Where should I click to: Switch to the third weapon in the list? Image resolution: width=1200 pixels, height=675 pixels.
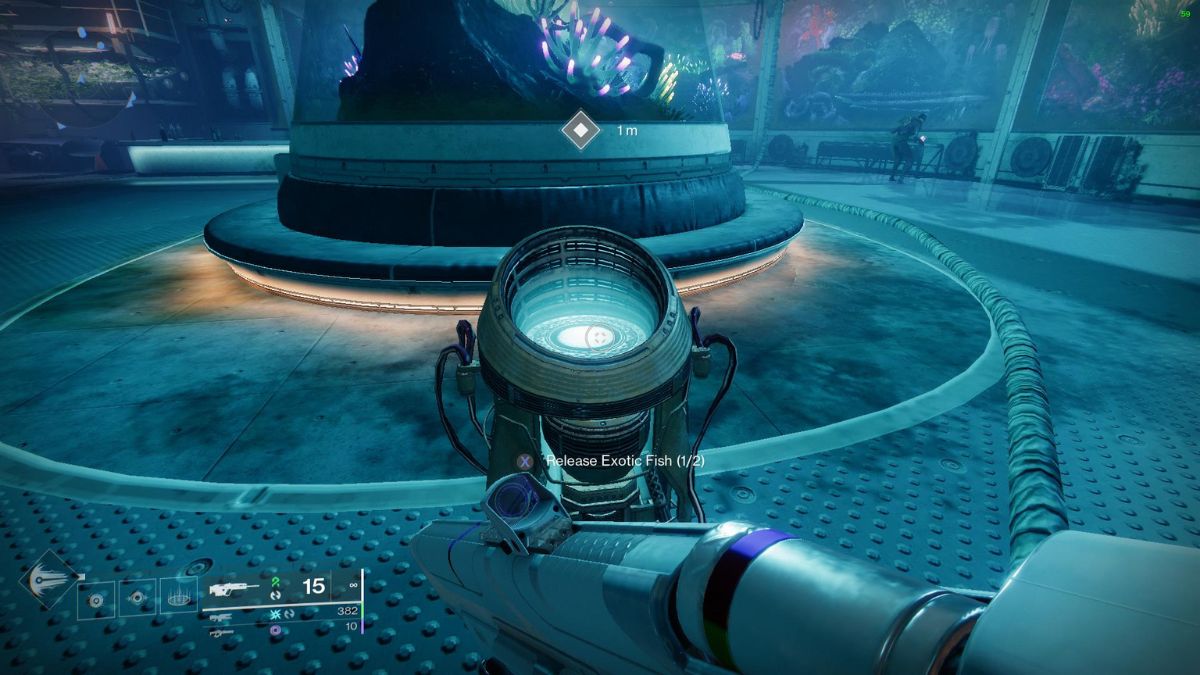pos(215,631)
